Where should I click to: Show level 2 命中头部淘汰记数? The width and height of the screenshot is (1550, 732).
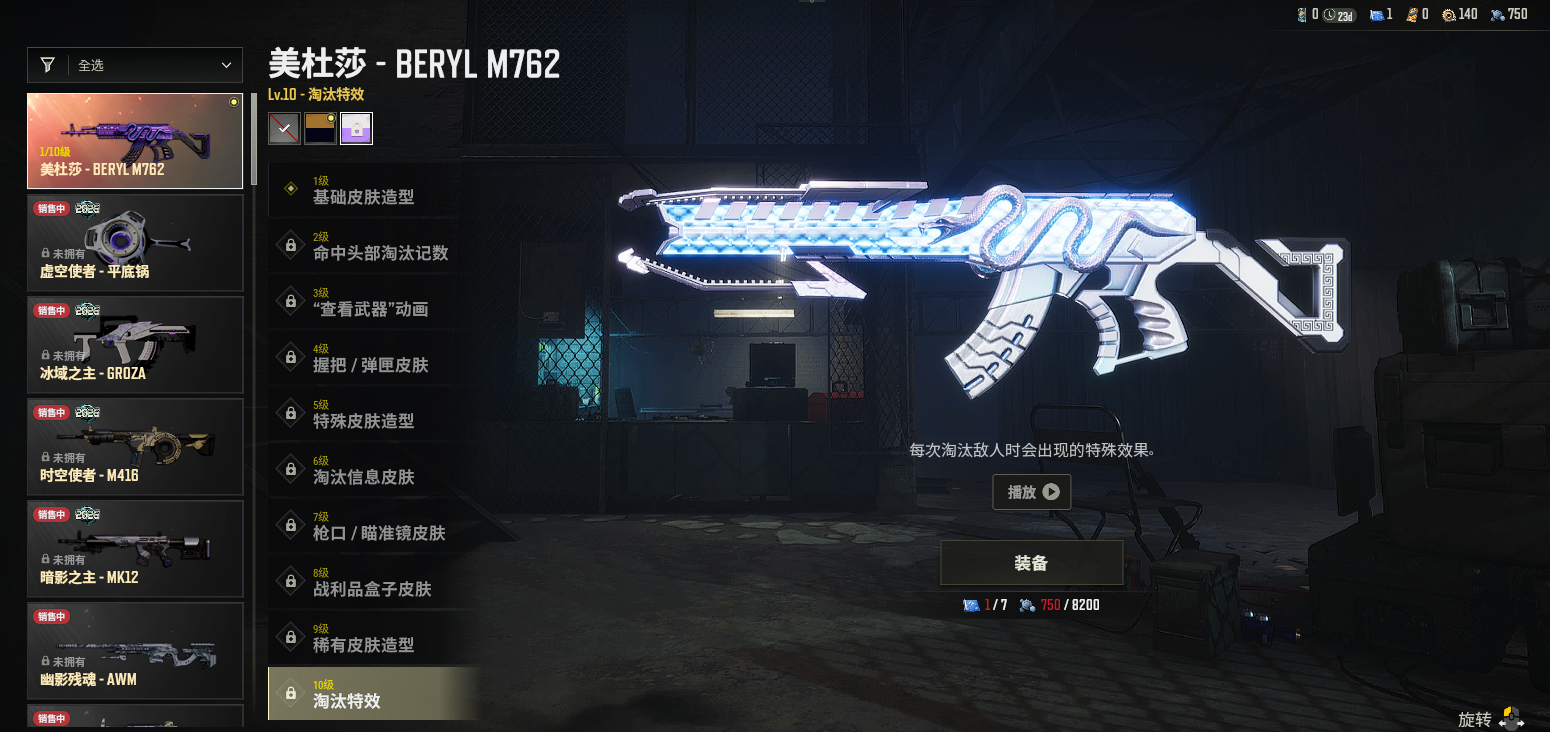pos(364,246)
